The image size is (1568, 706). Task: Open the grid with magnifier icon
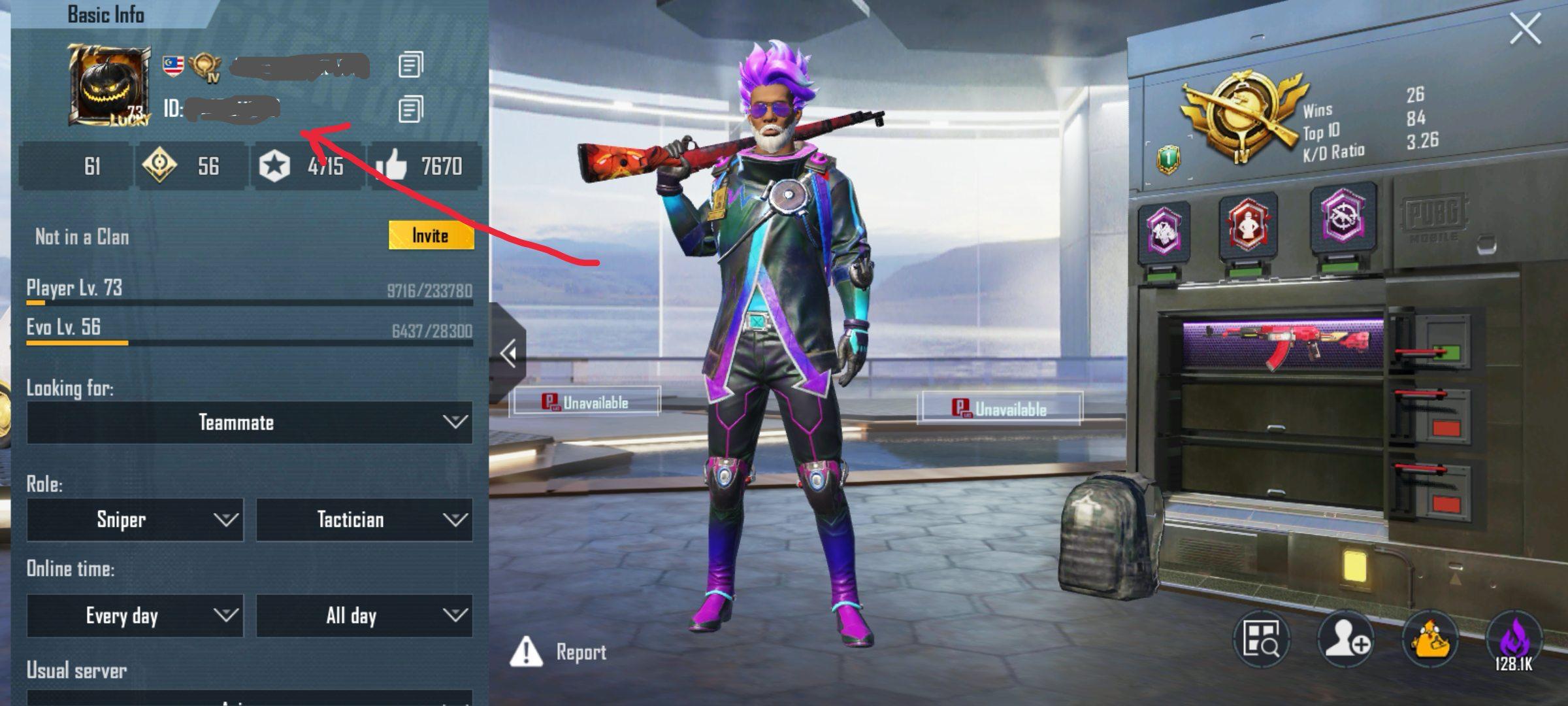coord(1261,639)
